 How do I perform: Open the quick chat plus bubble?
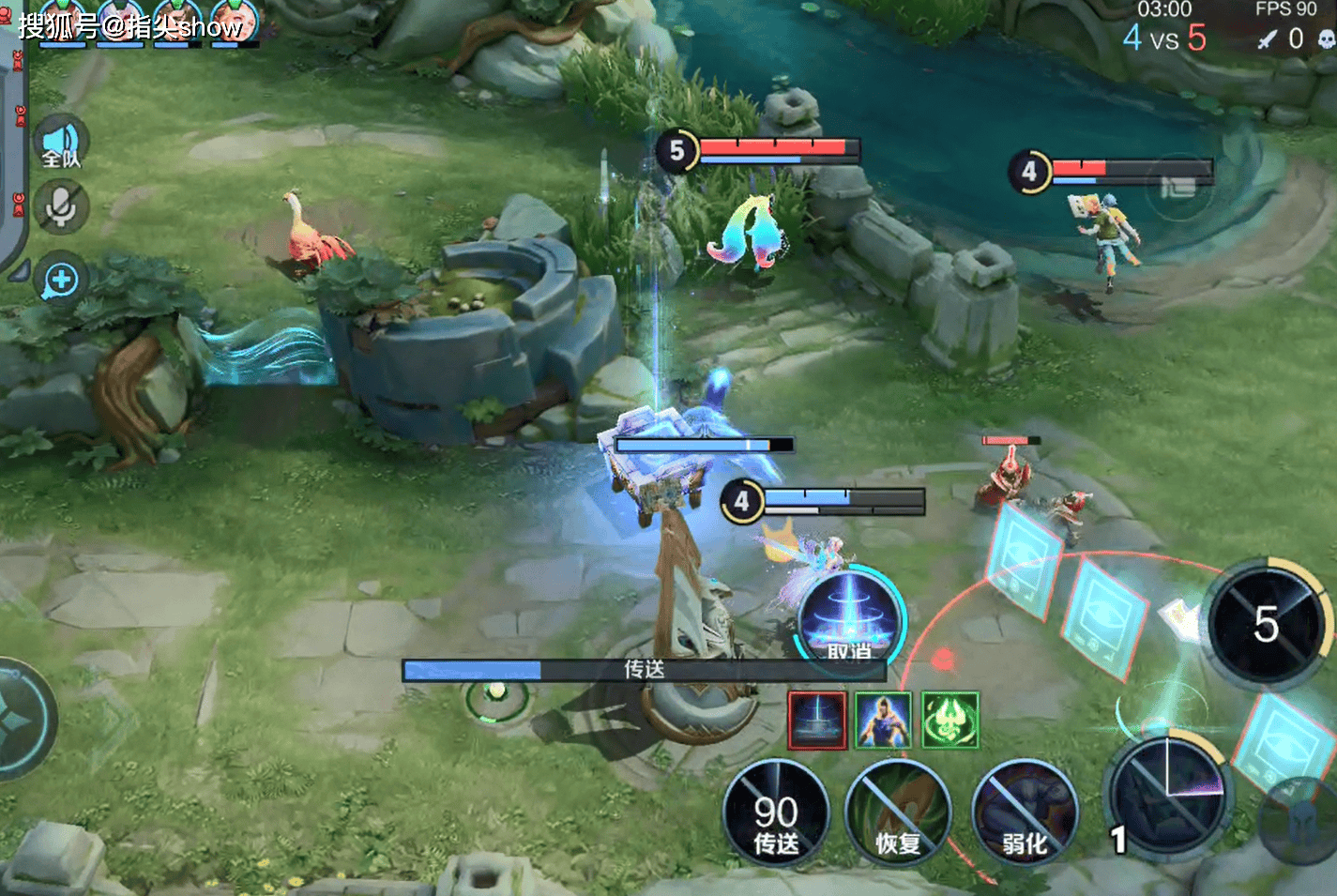click(x=61, y=280)
